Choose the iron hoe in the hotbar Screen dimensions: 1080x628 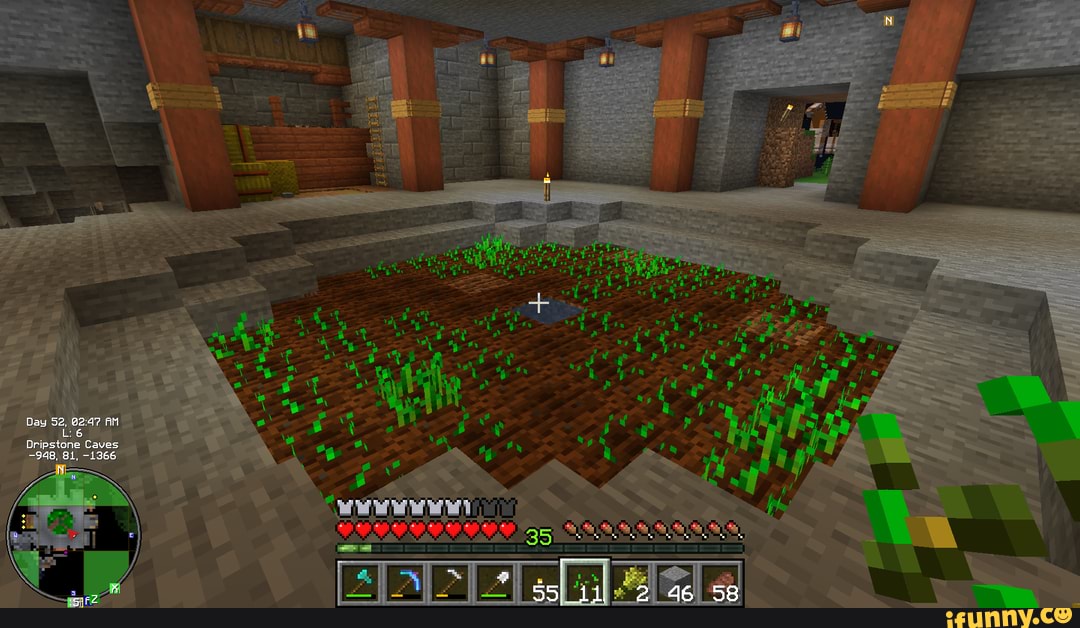pyautogui.click(x=448, y=583)
